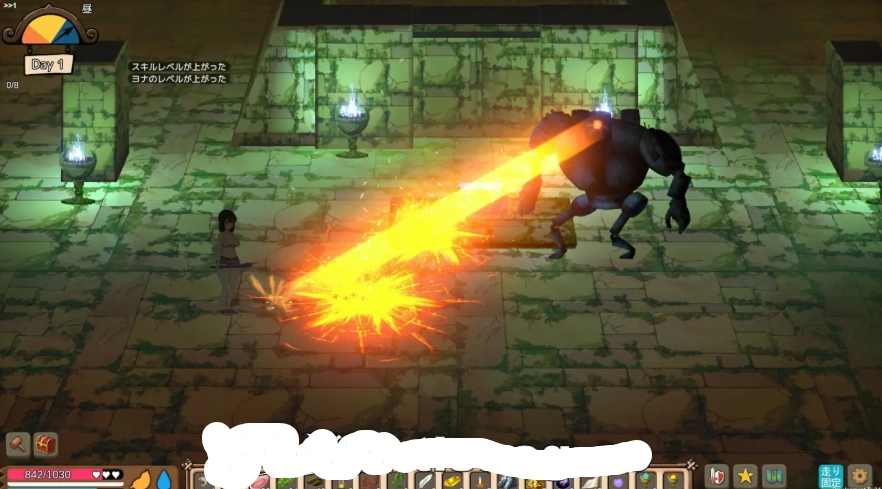Select the gold ingot hotbar slot
882x489 pixels.
click(451, 482)
